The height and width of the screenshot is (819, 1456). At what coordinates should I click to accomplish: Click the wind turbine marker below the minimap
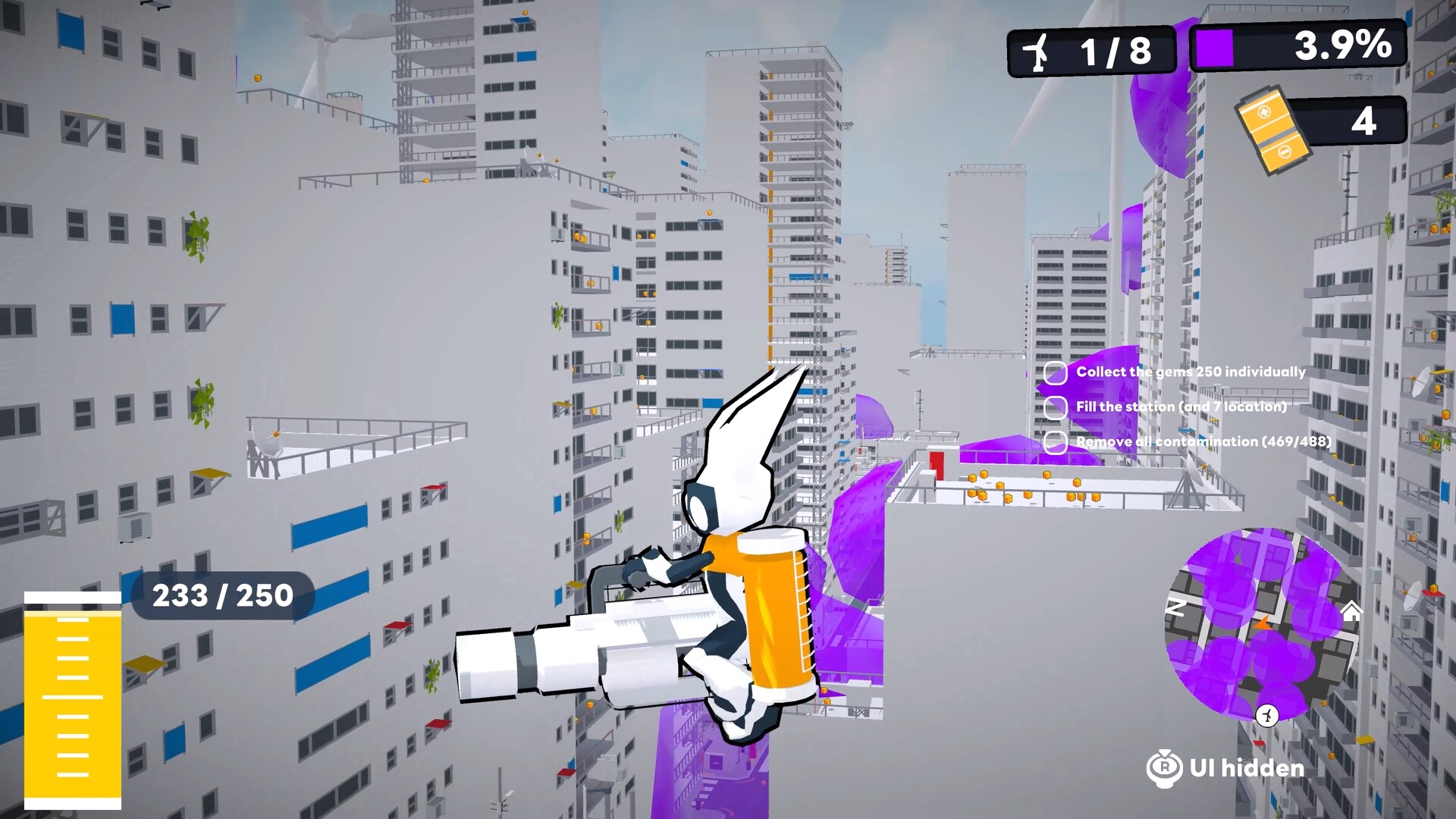(1266, 715)
